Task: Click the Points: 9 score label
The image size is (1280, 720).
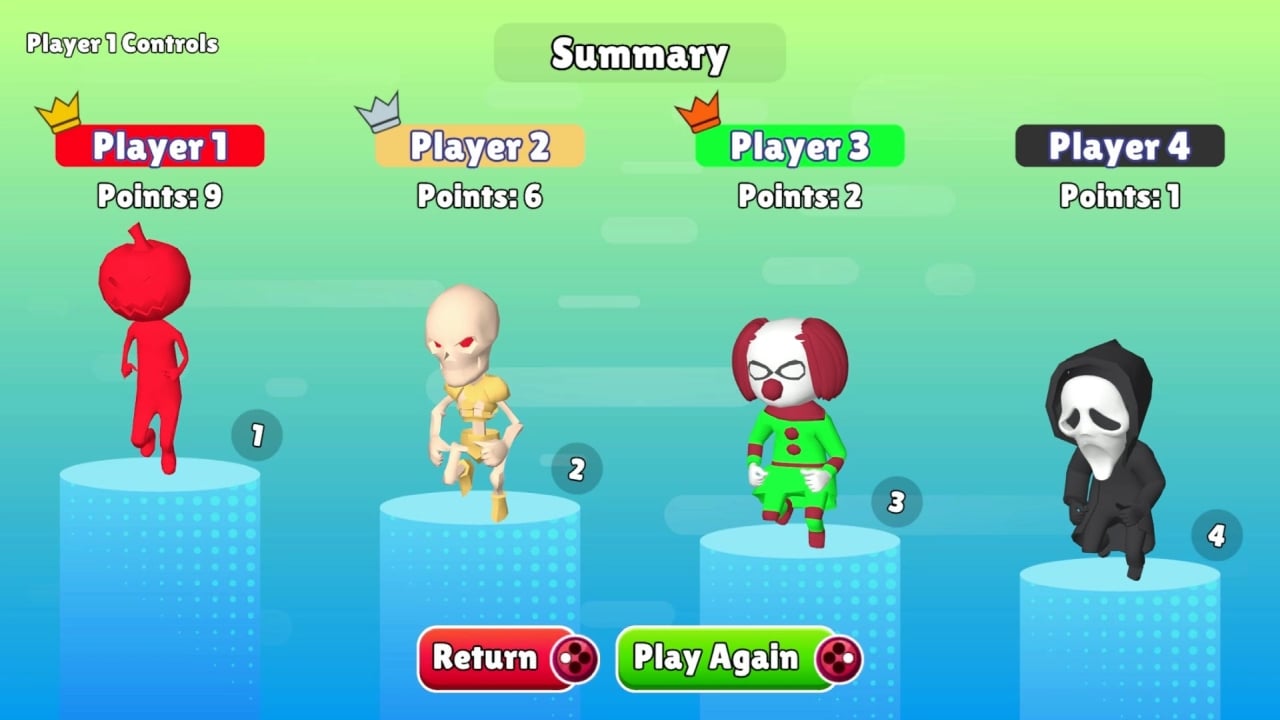Action: 160,197
